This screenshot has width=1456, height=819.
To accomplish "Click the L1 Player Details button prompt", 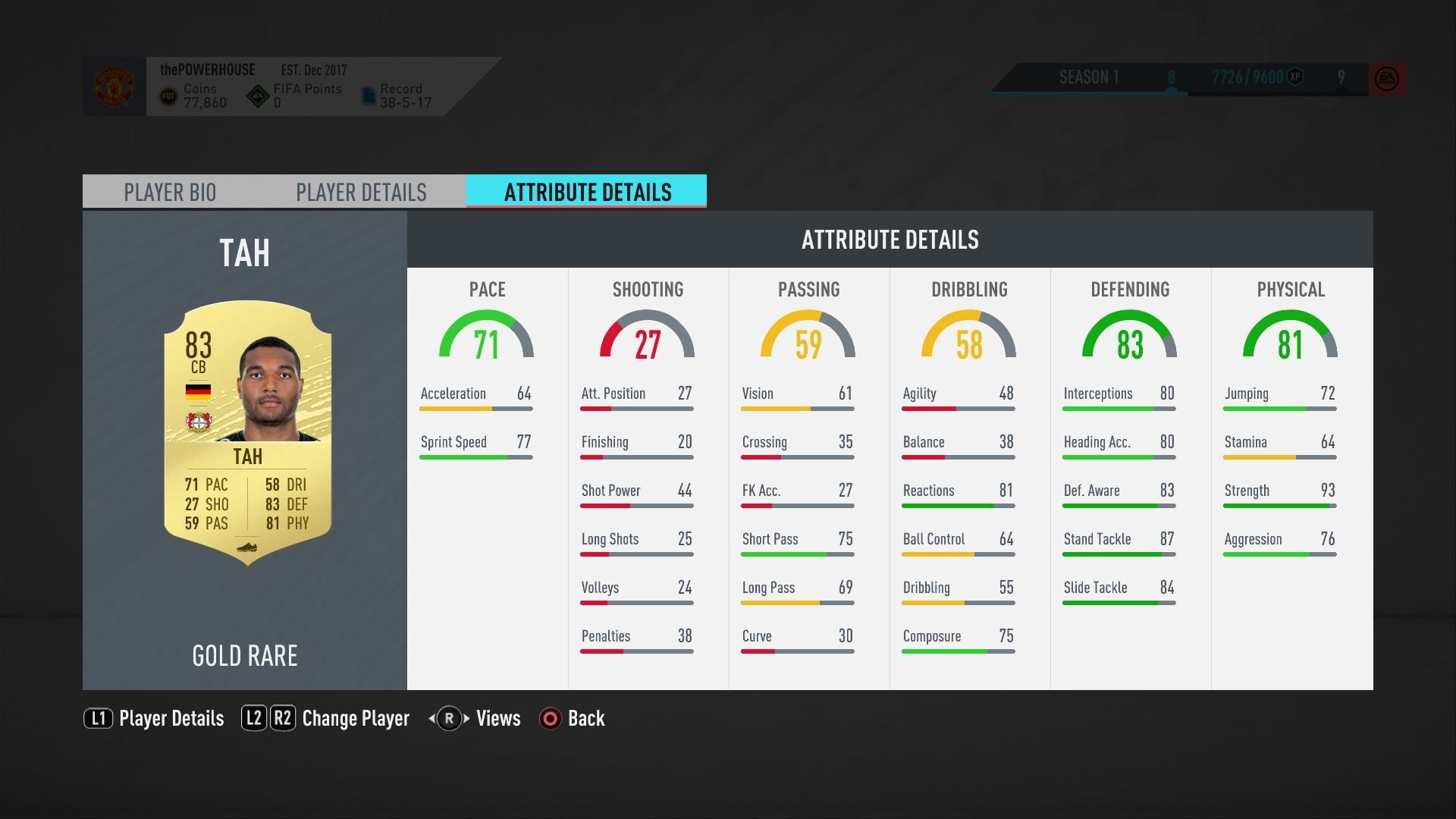I will (99, 718).
